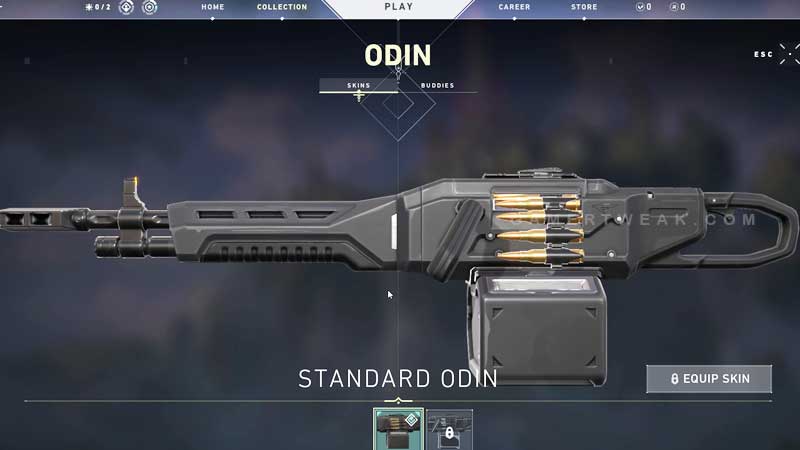Select the Standard Odin skin thumbnail
The width and height of the screenshot is (800, 450).
[398, 429]
